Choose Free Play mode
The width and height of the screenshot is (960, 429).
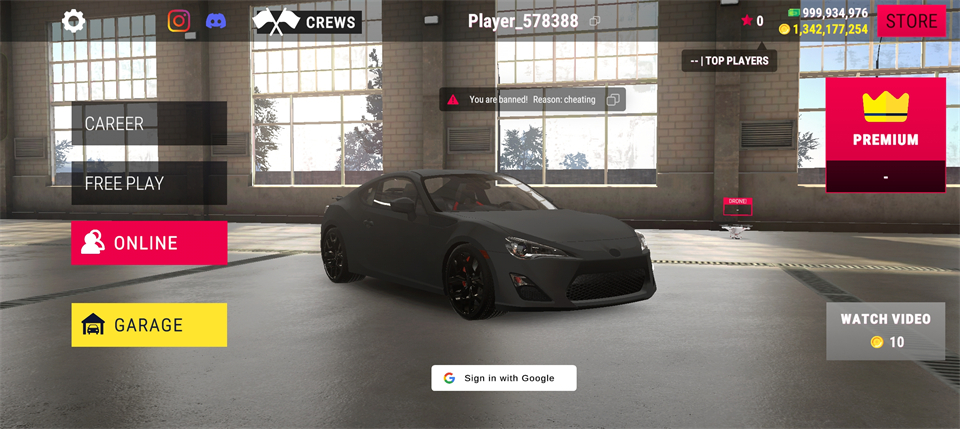149,184
